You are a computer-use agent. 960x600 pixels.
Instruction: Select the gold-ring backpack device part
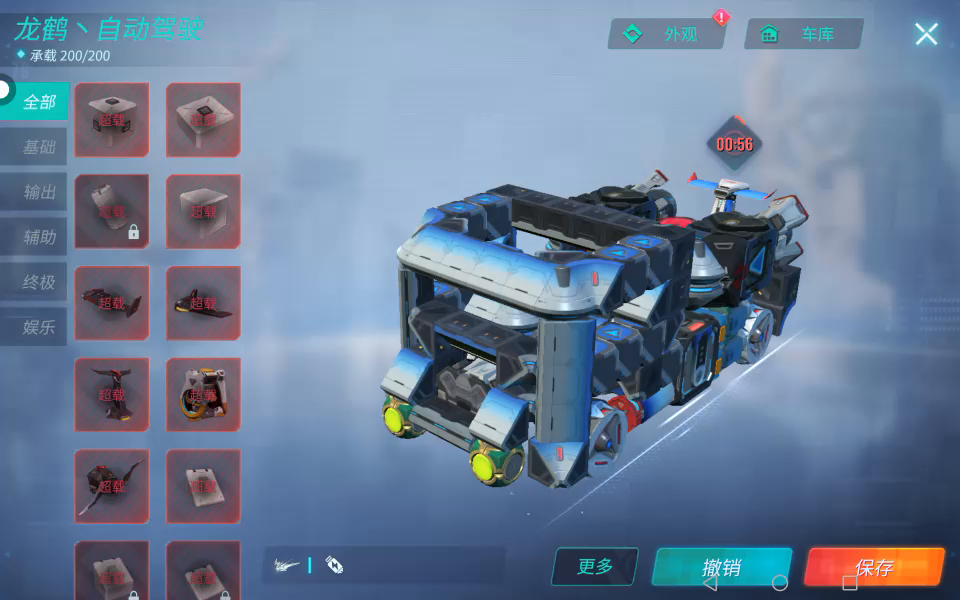(x=203, y=394)
